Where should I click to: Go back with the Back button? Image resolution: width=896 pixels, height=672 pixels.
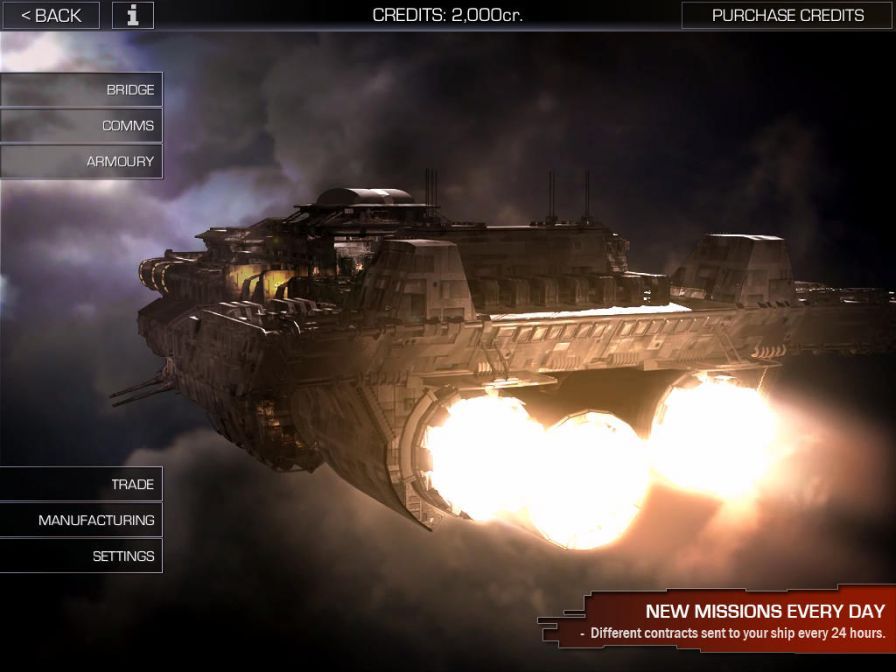(51, 15)
